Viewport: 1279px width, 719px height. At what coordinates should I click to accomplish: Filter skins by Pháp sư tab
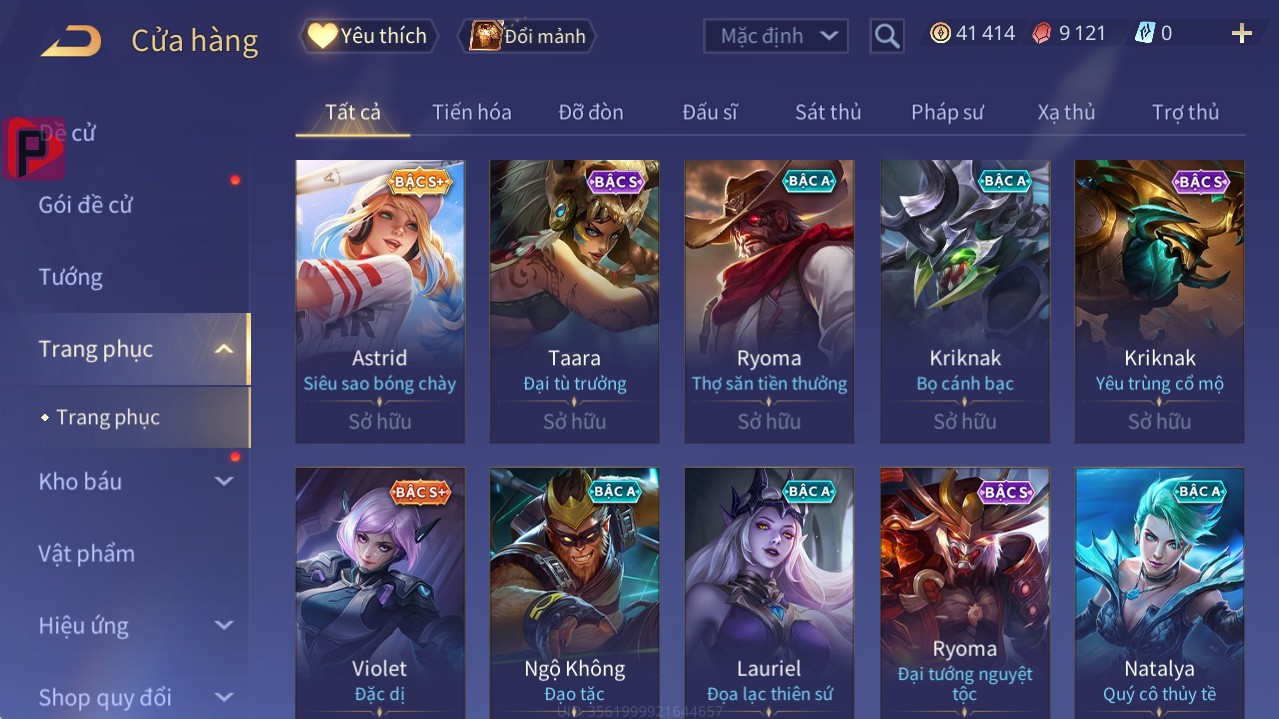[x=946, y=112]
